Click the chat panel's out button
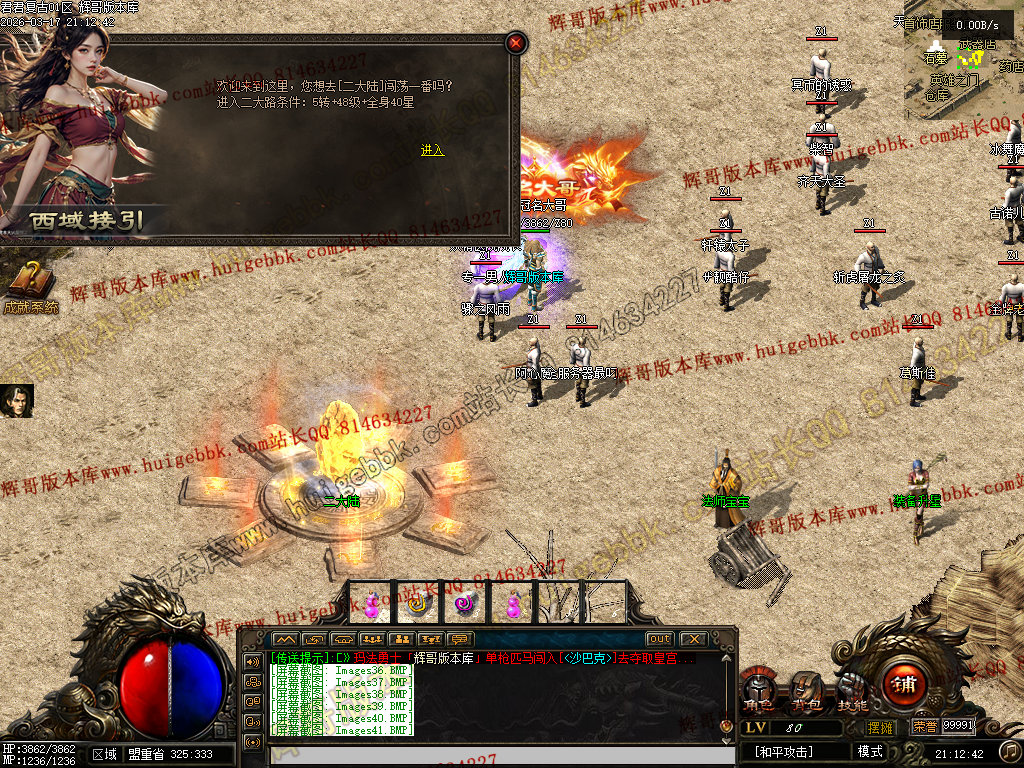This screenshot has height=768, width=1024. coord(659,639)
